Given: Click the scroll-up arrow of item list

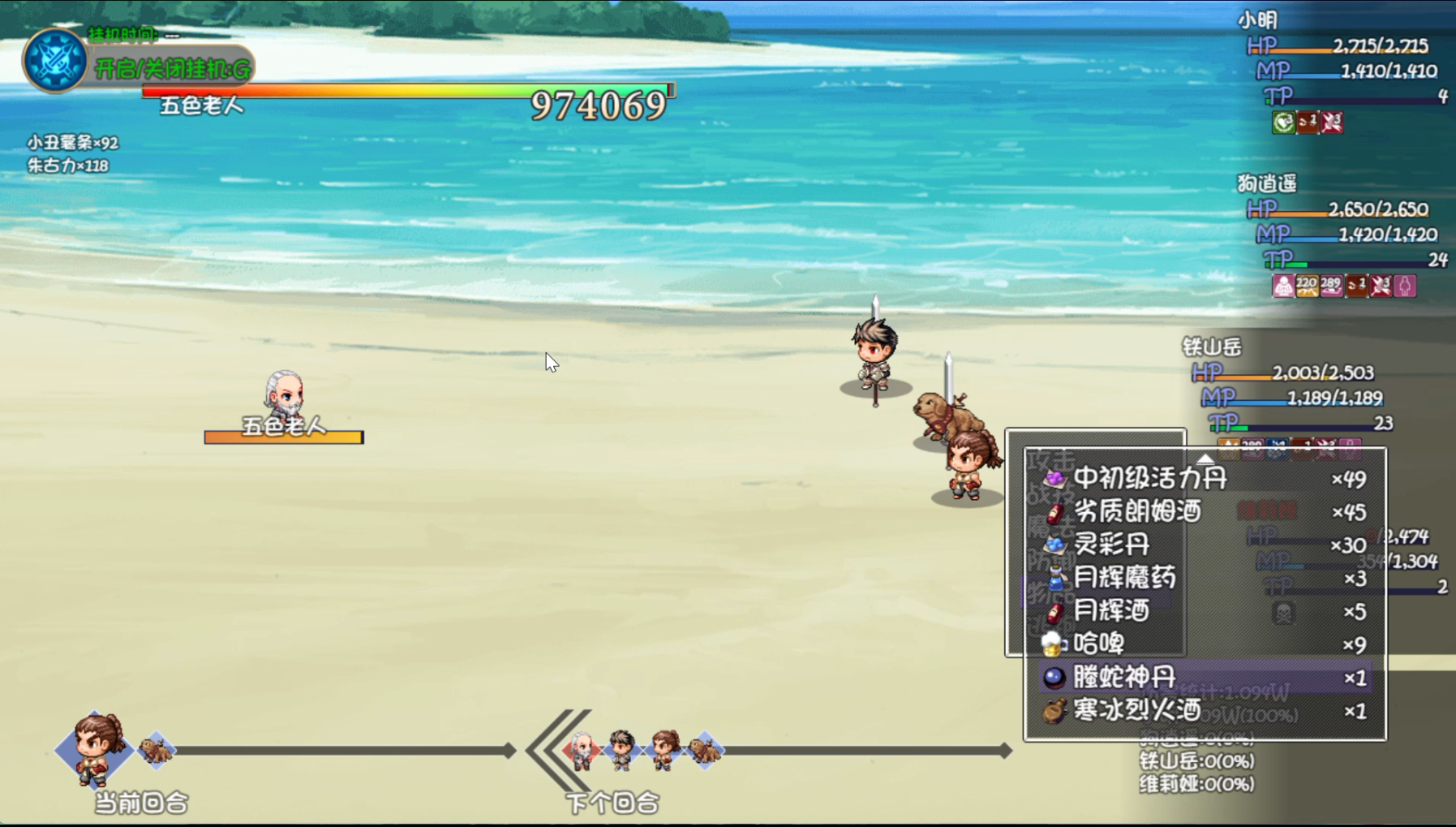Looking at the screenshot, I should pos(1205,458).
